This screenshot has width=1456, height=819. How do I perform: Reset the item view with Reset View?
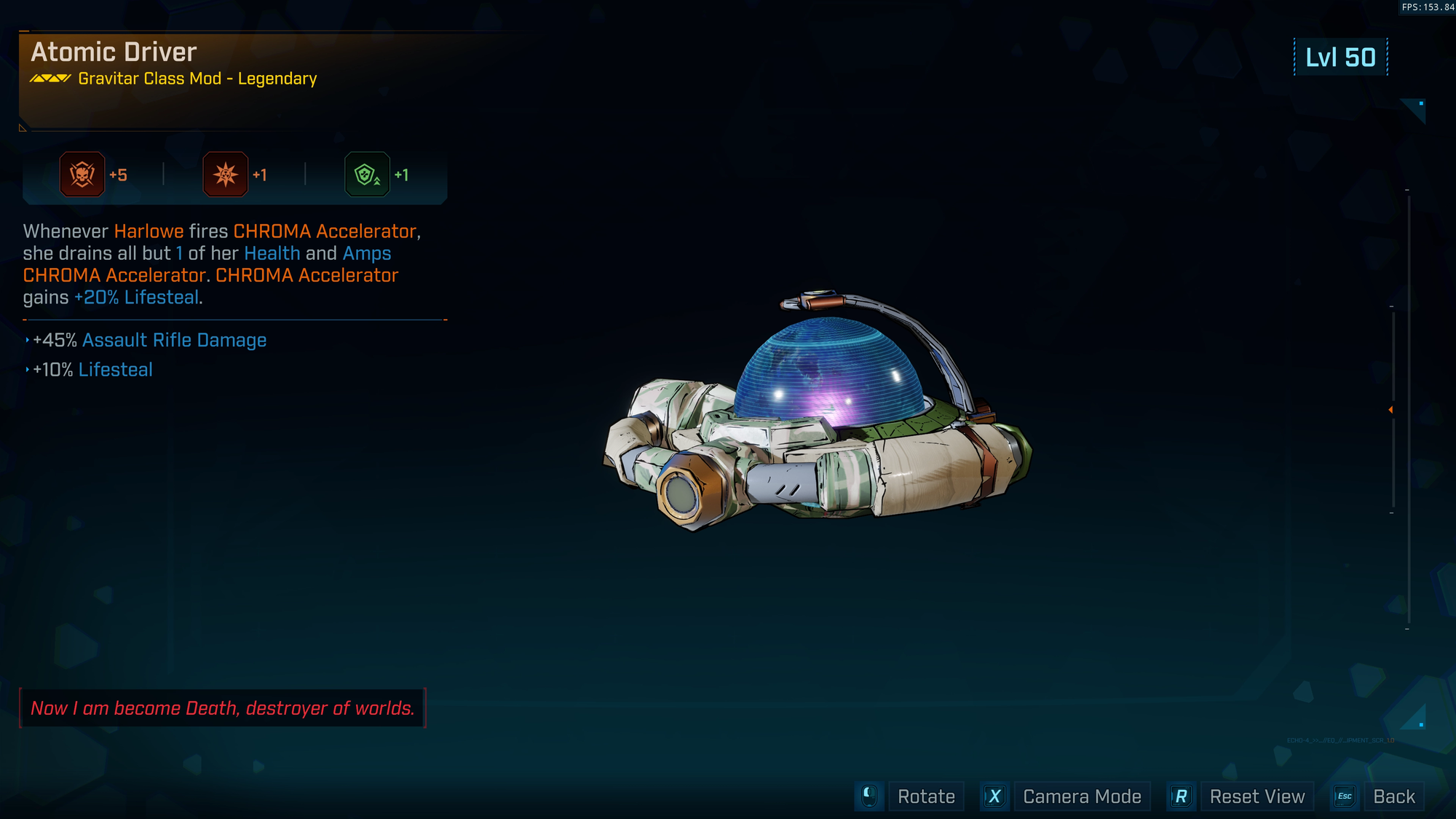pos(1257,796)
